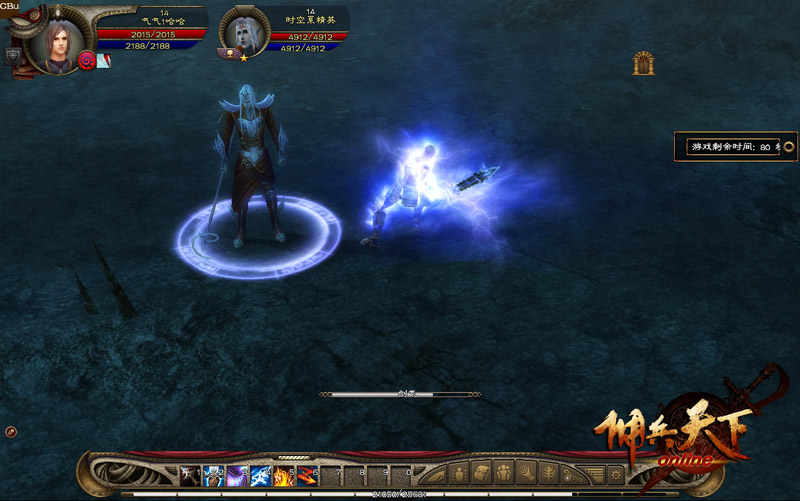The width and height of the screenshot is (800, 501).
Task: Use the first skill in hotbar slot 1
Action: pyautogui.click(x=190, y=474)
